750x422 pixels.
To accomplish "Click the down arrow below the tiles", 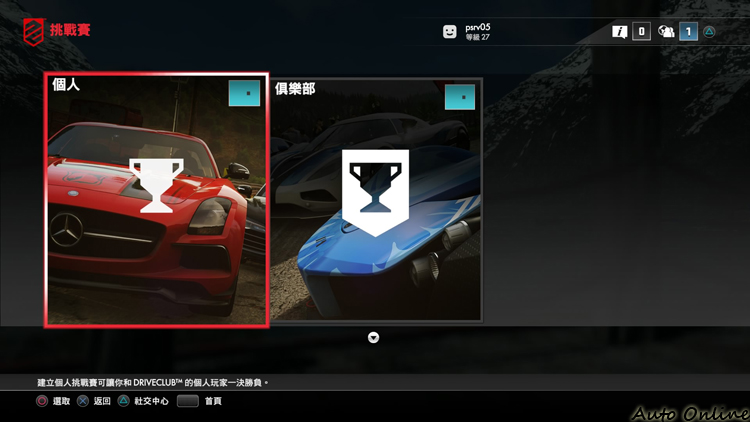I will [x=374, y=338].
